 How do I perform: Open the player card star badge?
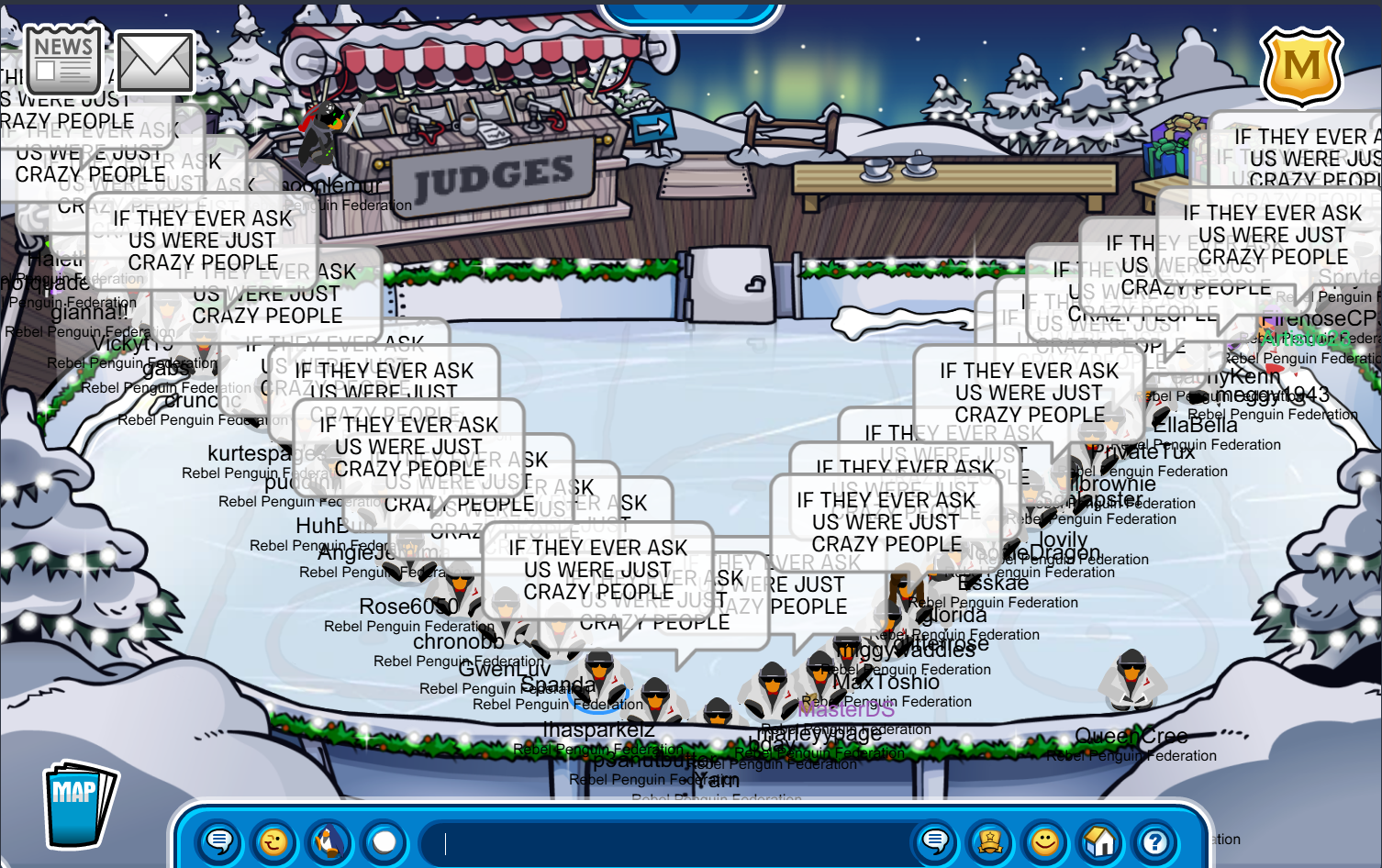[x=990, y=841]
